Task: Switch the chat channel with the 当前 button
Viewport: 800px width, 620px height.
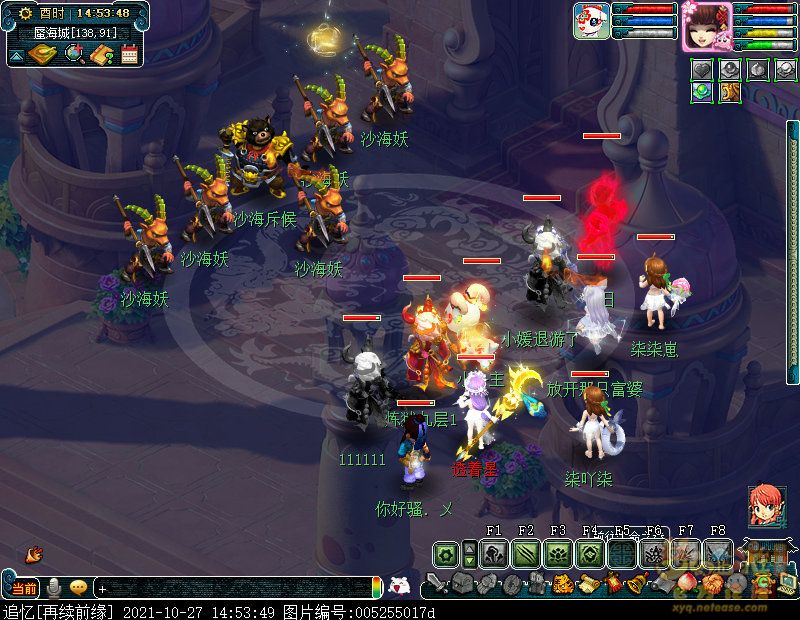Action: coord(24,588)
